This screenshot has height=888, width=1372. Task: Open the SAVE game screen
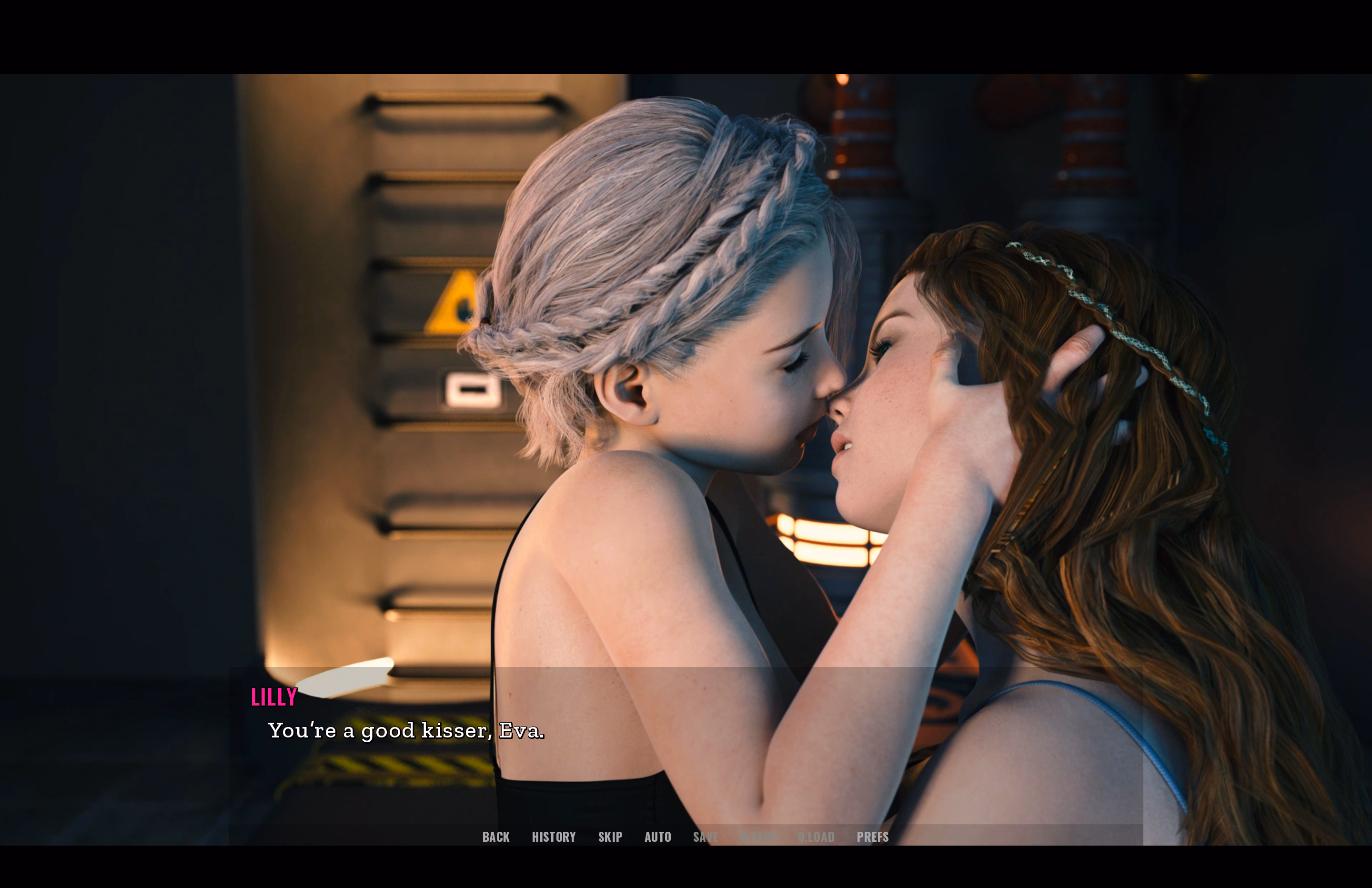point(706,837)
